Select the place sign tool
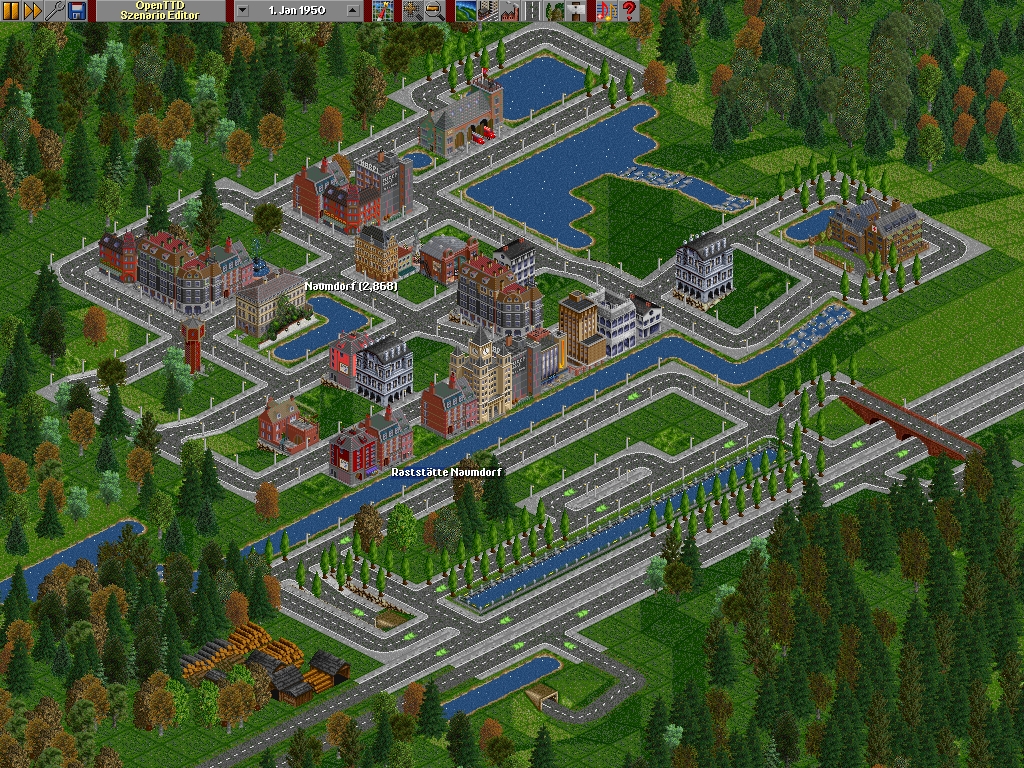This screenshot has height=768, width=1024. tap(577, 11)
